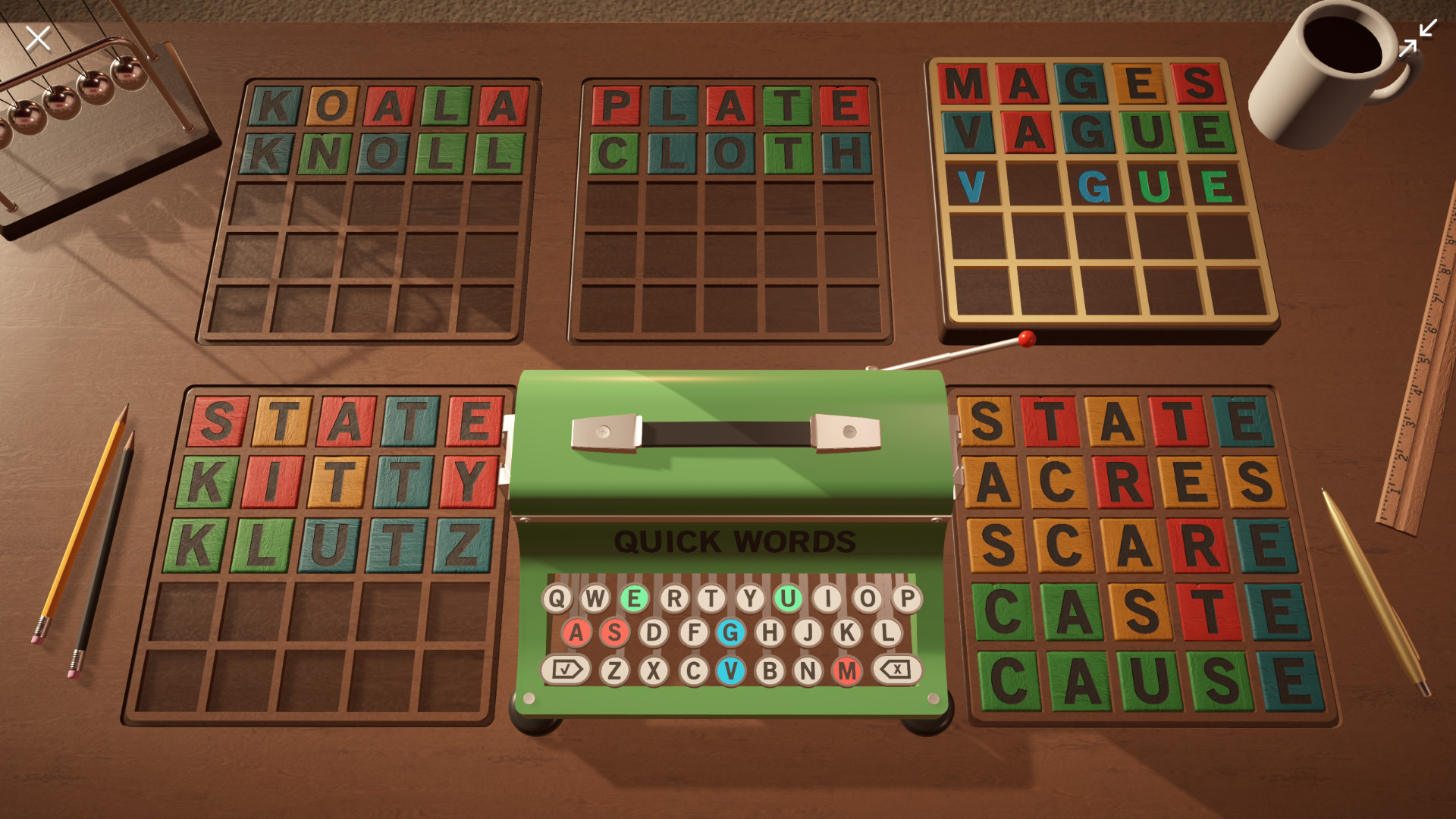Submit your word with the checkmark key
1456x819 pixels.
pos(565,668)
